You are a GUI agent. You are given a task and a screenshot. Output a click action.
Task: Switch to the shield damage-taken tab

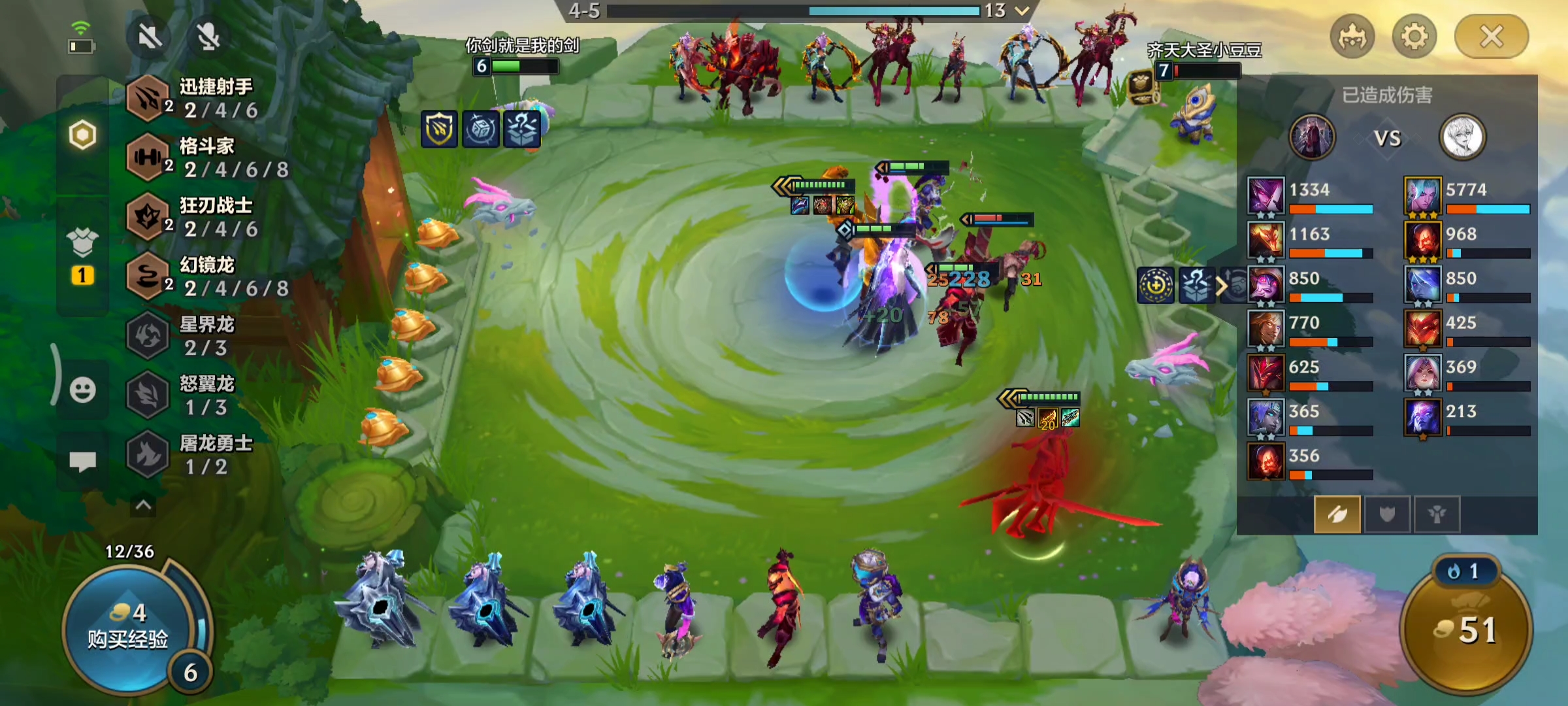(x=1386, y=514)
